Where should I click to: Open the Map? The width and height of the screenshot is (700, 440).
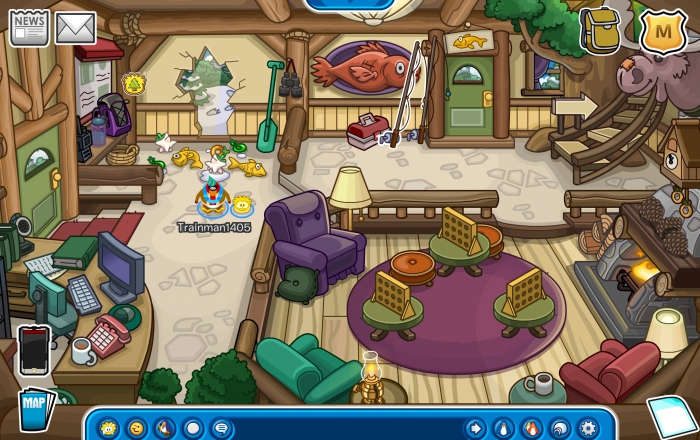pos(35,410)
